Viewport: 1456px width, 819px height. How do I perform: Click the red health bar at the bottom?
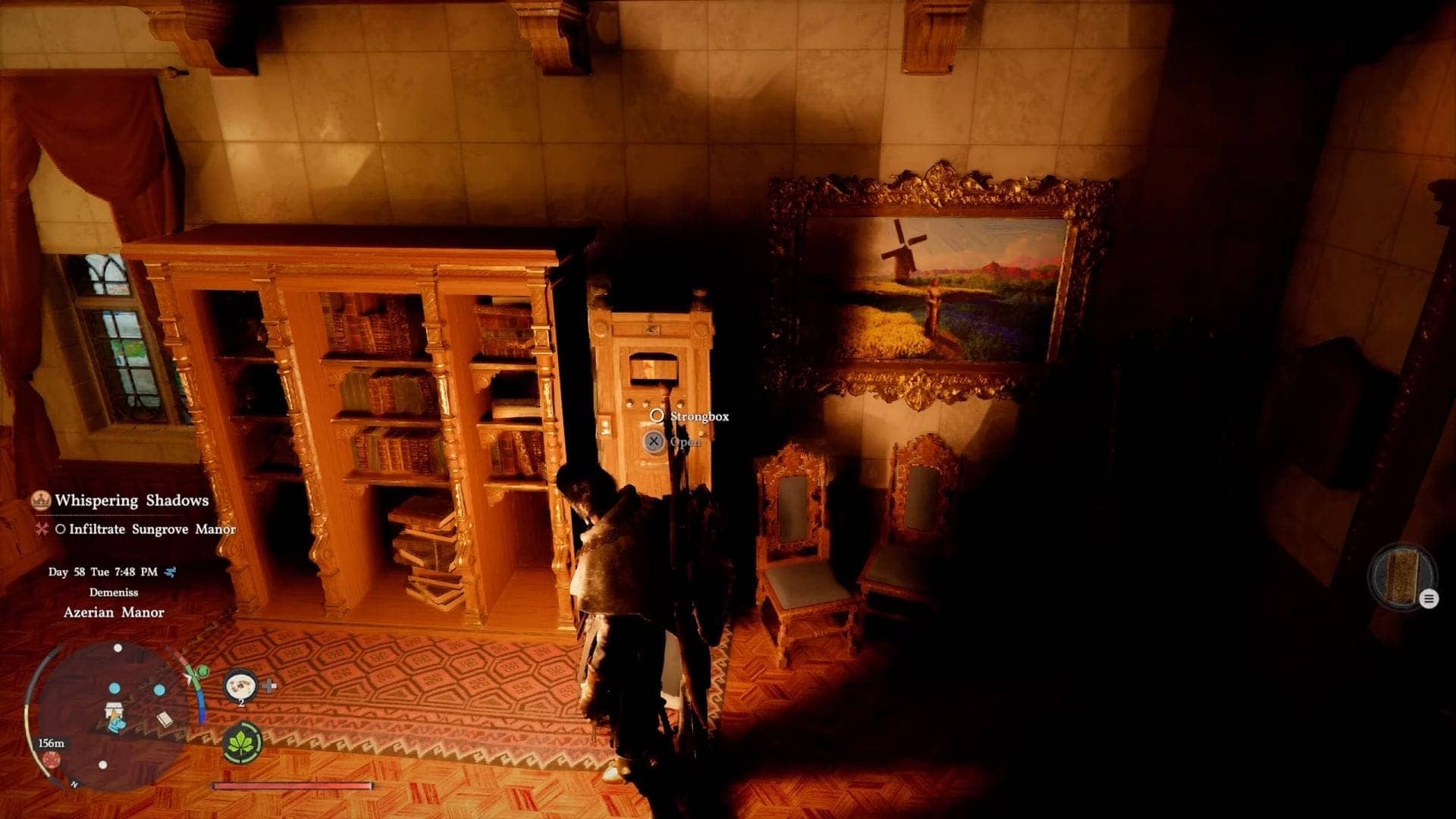[x=292, y=786]
